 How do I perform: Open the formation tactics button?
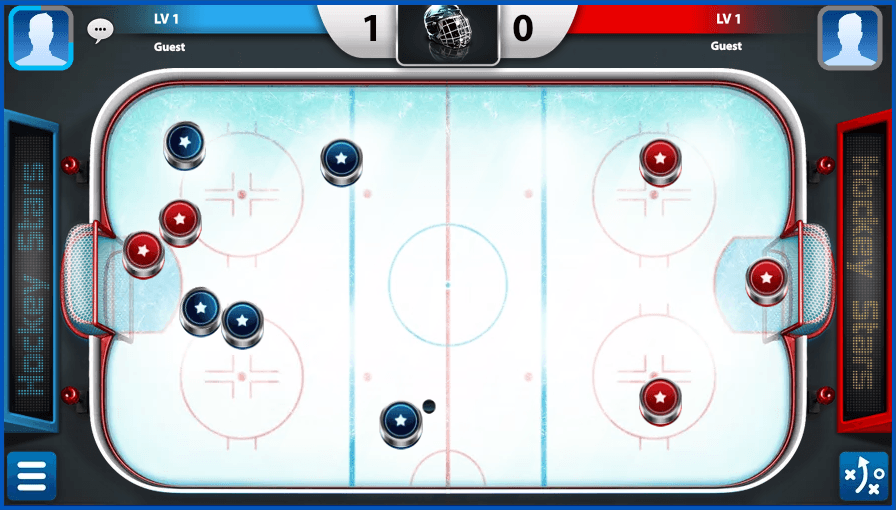(x=862, y=476)
